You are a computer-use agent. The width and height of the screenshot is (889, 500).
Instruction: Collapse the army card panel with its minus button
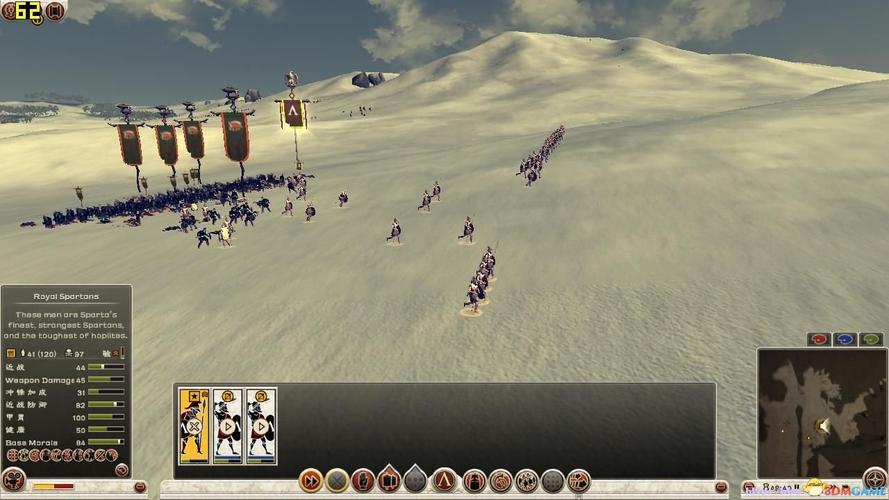(721, 487)
